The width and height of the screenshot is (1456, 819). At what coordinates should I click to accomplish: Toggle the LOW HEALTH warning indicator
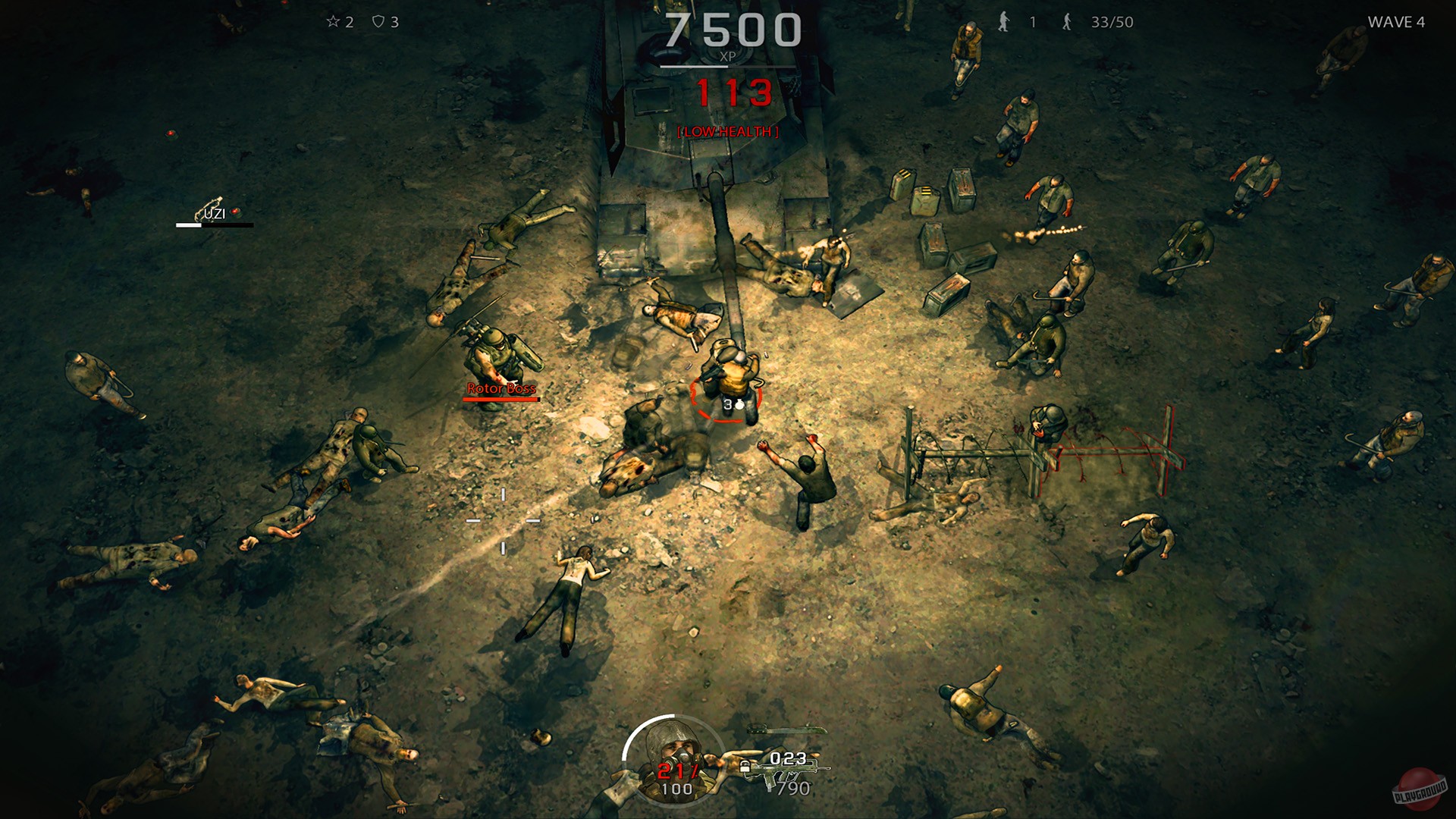click(726, 130)
